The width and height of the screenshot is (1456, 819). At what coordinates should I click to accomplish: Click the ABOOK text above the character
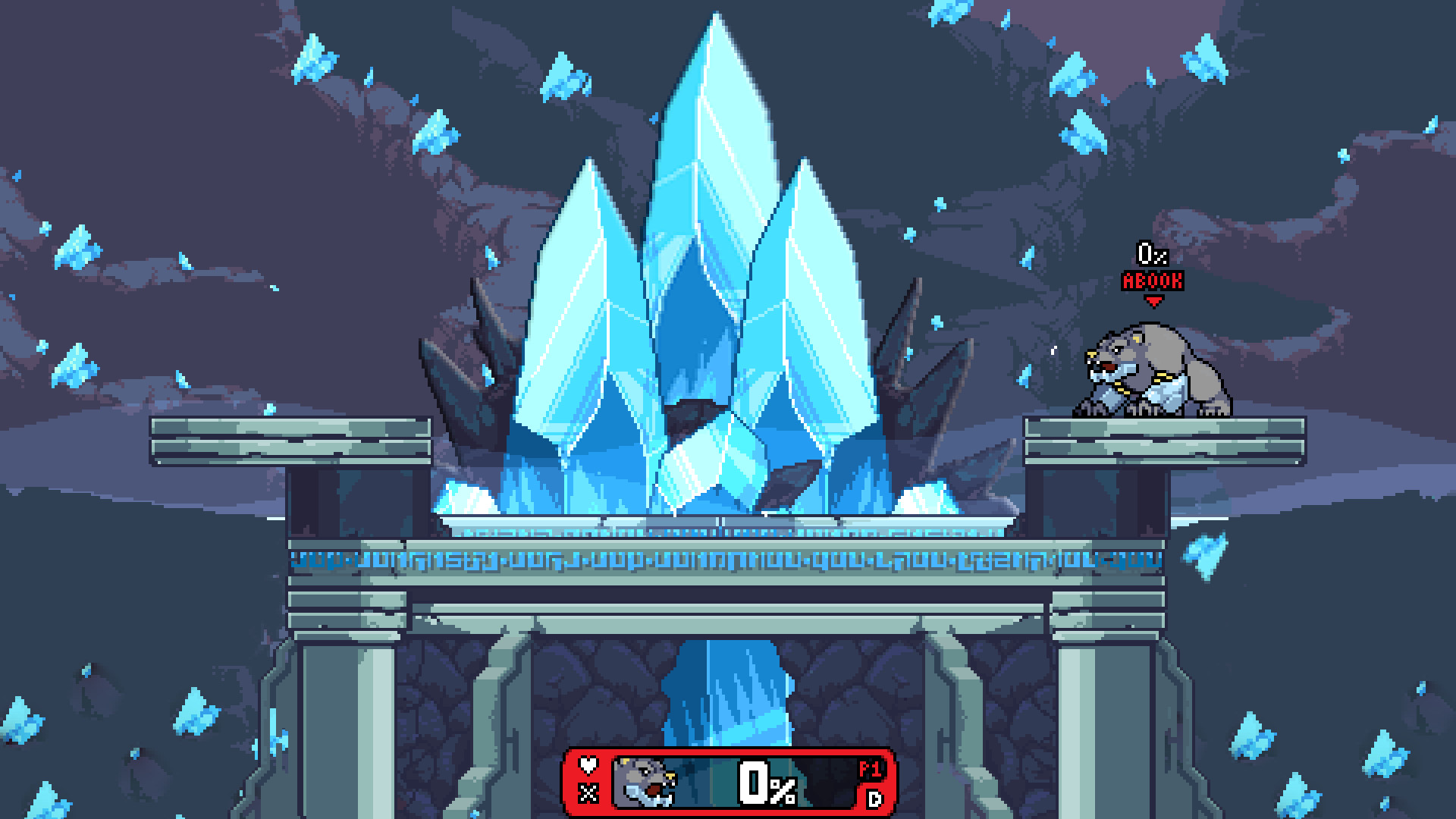1153,279
